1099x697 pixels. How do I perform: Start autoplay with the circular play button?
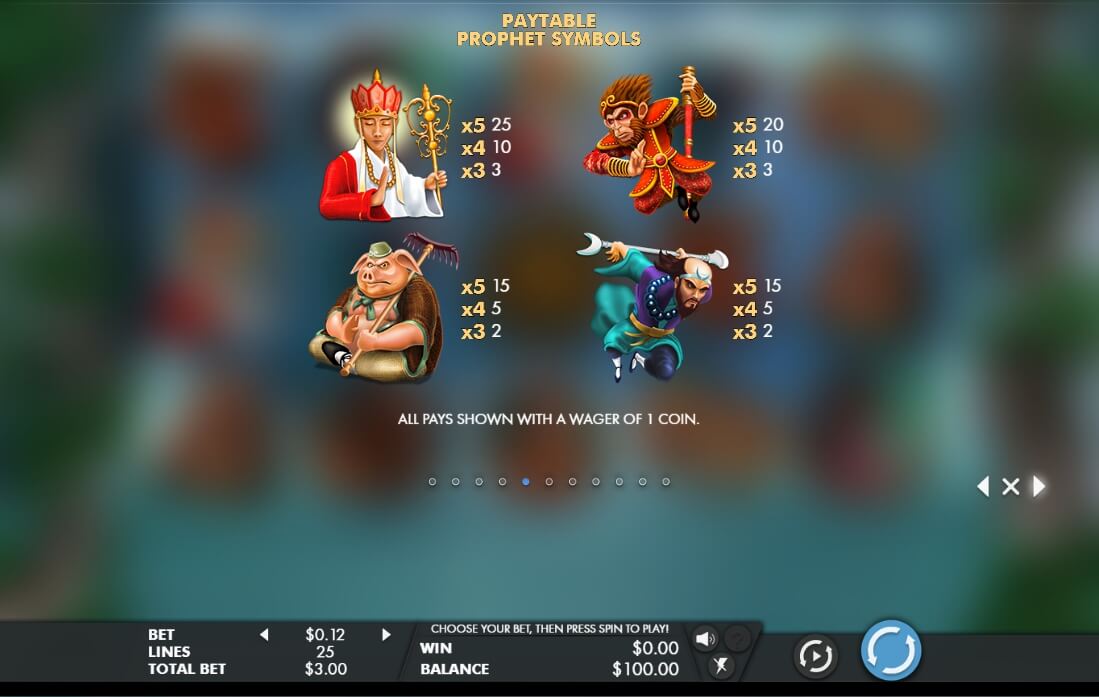click(815, 656)
